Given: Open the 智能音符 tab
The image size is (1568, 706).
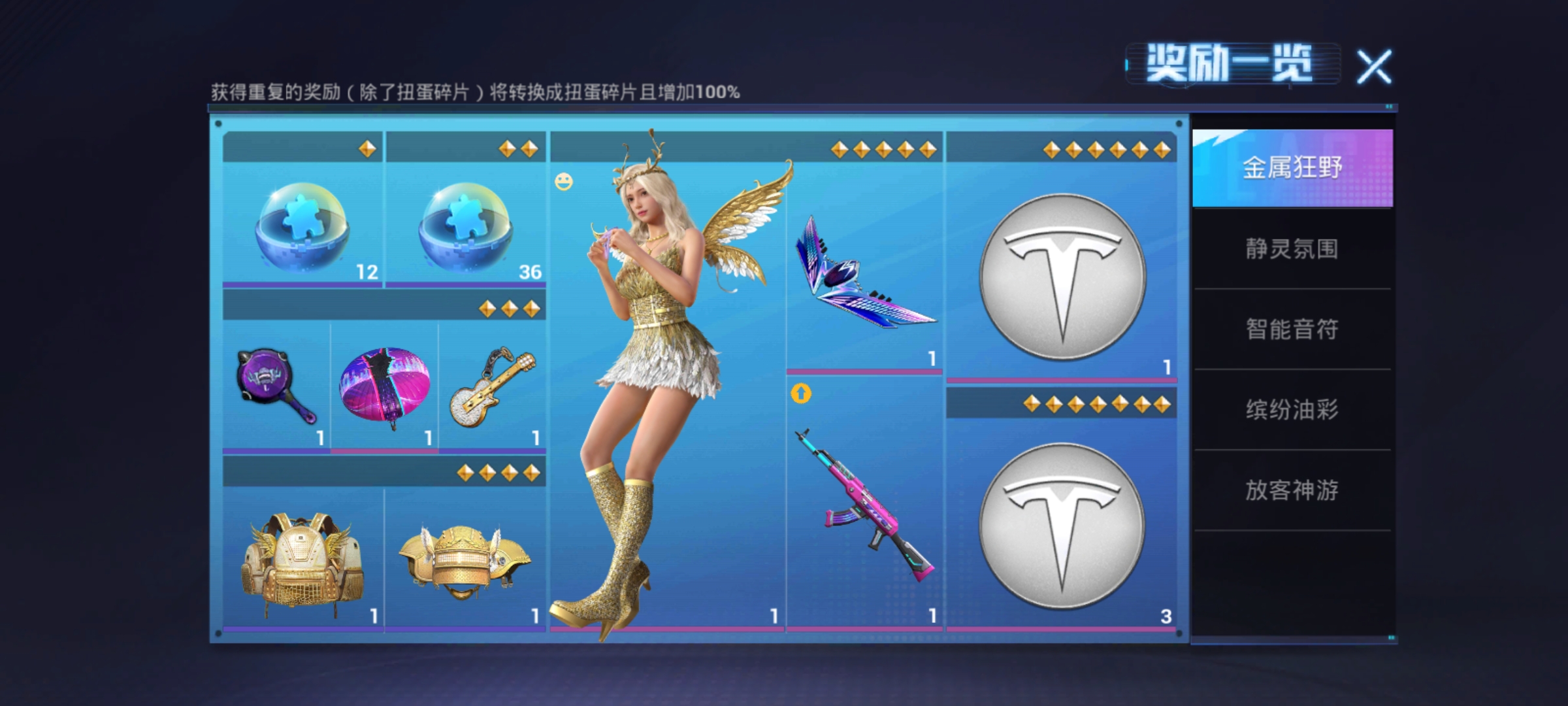Looking at the screenshot, I should (x=1292, y=329).
